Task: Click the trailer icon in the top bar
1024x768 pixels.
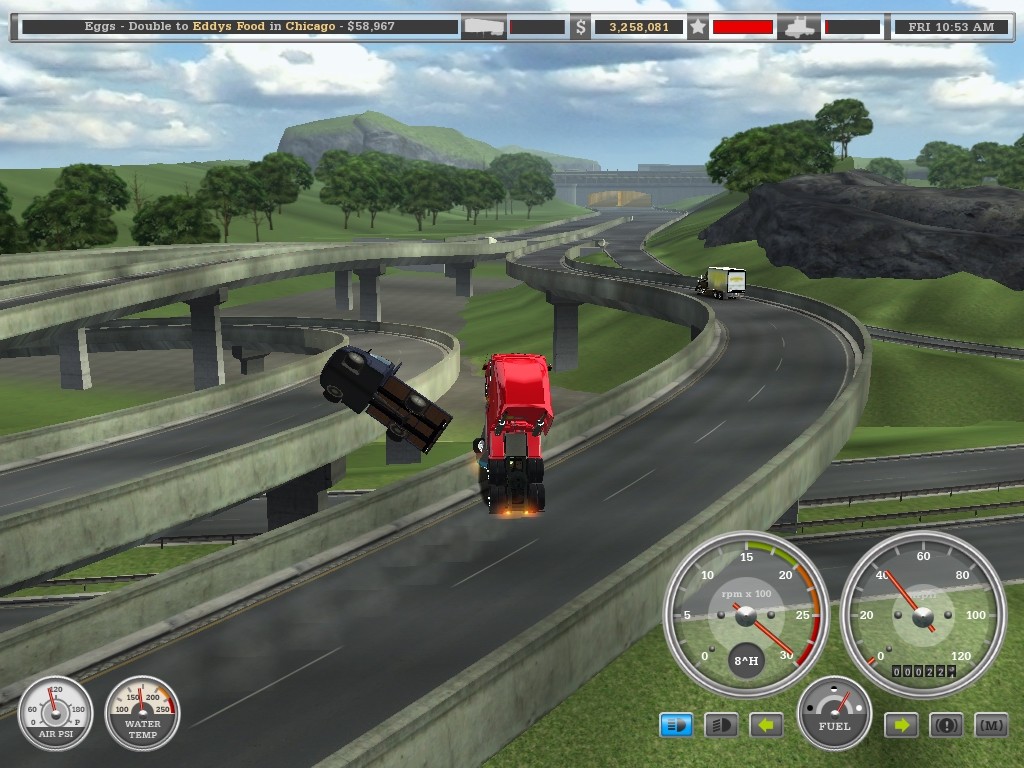Action: (483, 27)
